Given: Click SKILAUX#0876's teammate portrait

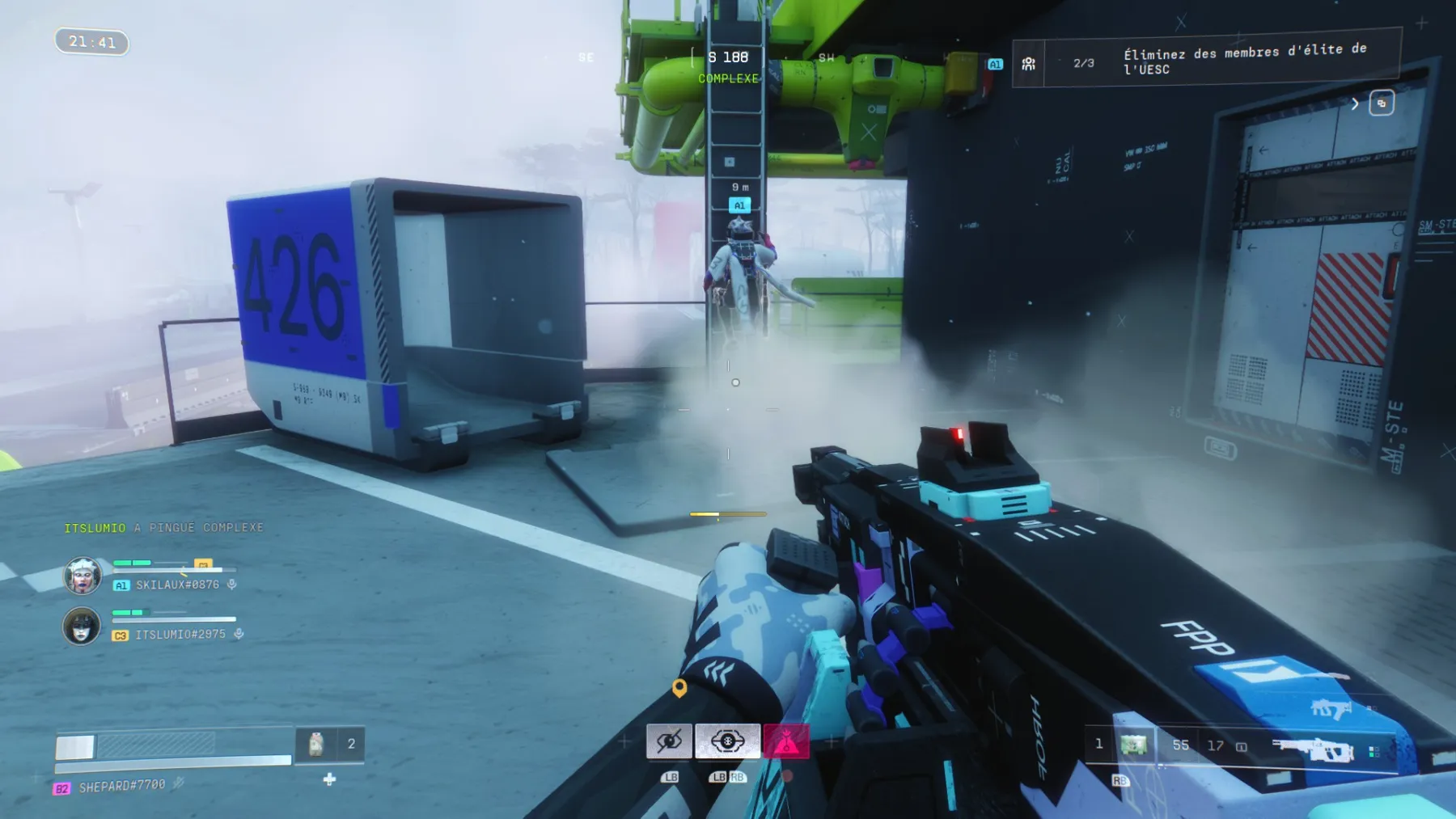Looking at the screenshot, I should click(83, 576).
